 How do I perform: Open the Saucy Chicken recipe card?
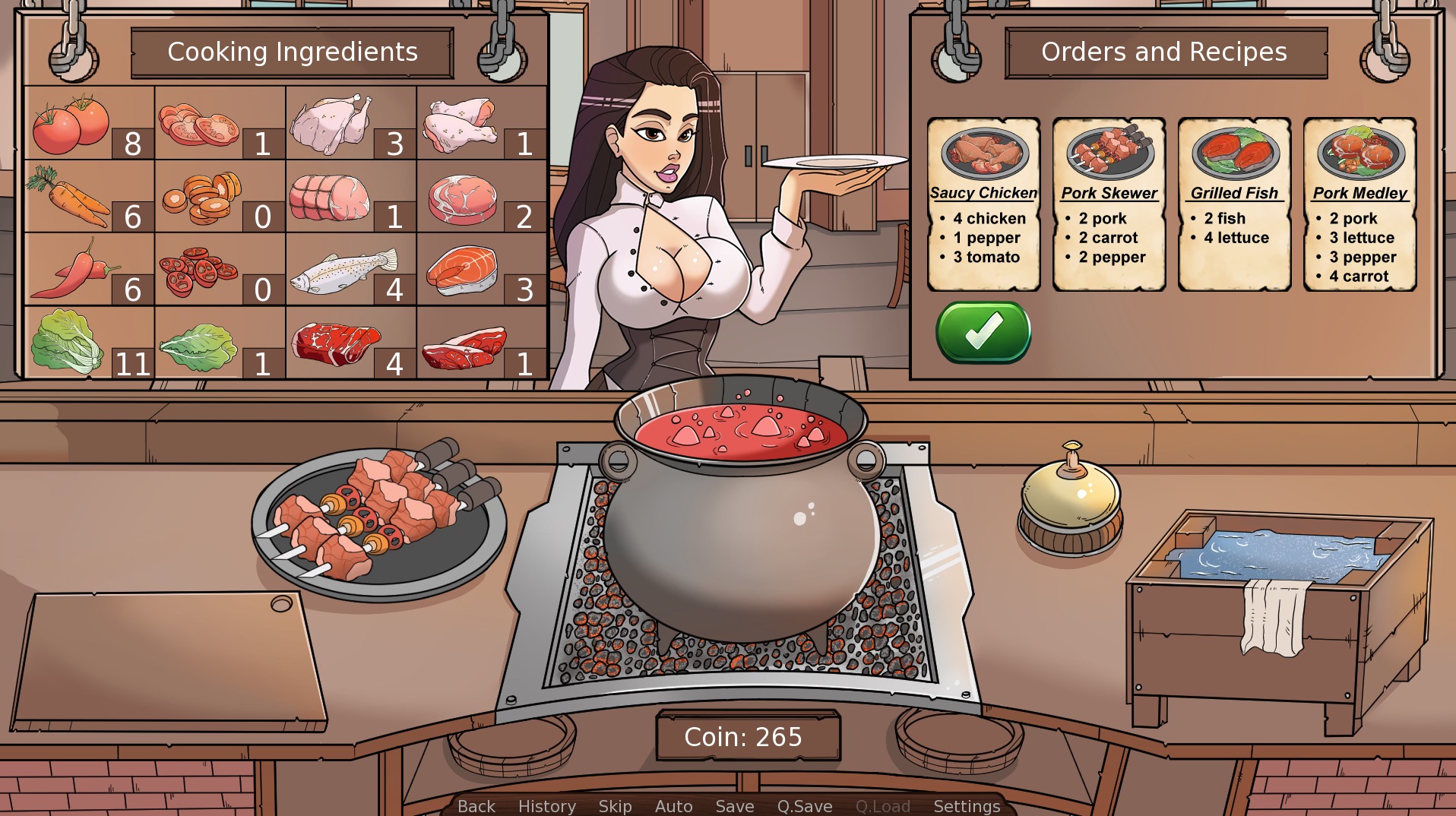pos(983,204)
